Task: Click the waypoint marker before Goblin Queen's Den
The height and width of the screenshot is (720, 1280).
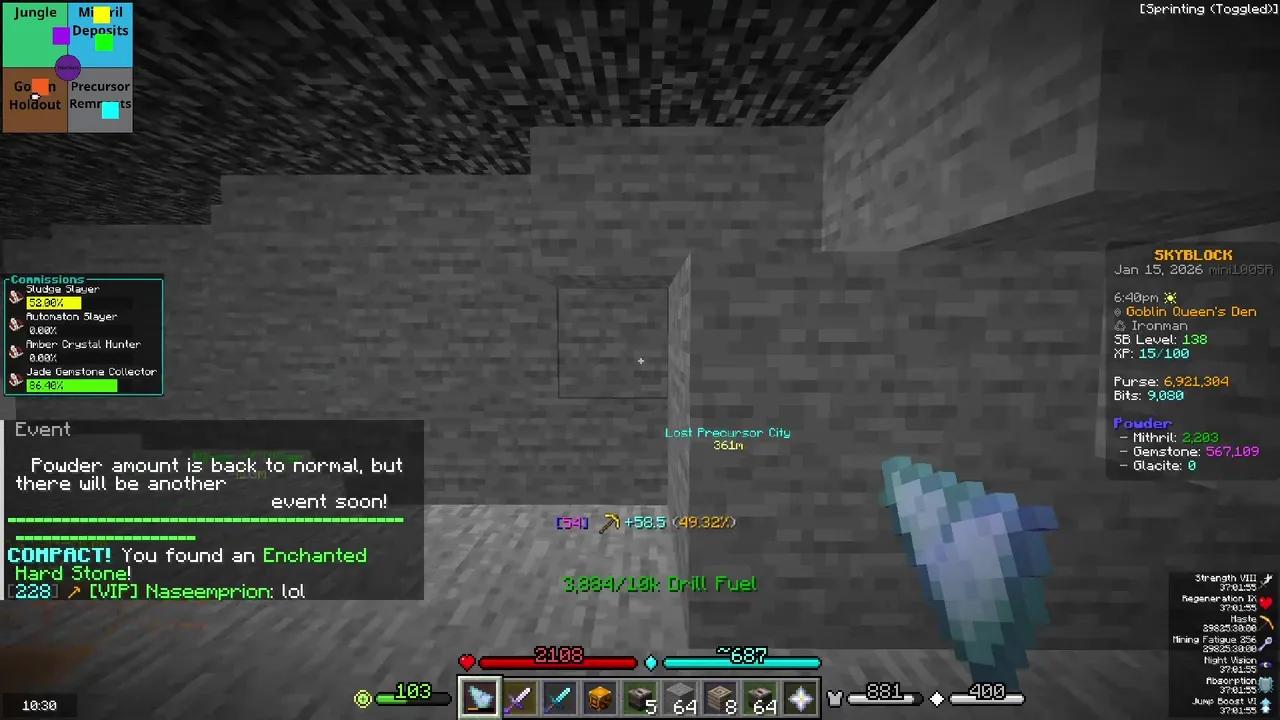Action: pos(1119,311)
